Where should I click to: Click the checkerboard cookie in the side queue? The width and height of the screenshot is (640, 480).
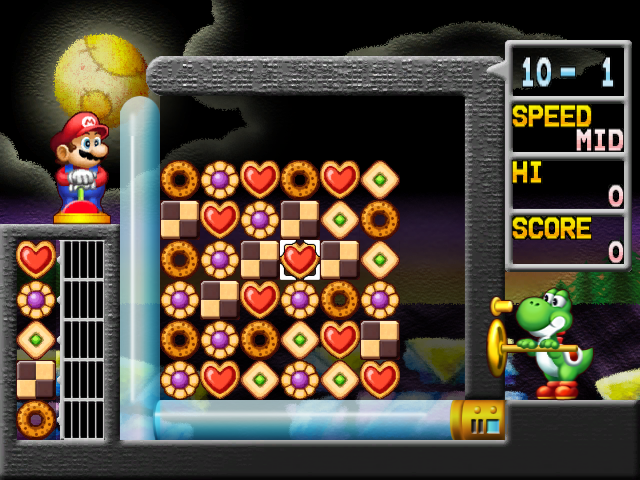(36, 379)
